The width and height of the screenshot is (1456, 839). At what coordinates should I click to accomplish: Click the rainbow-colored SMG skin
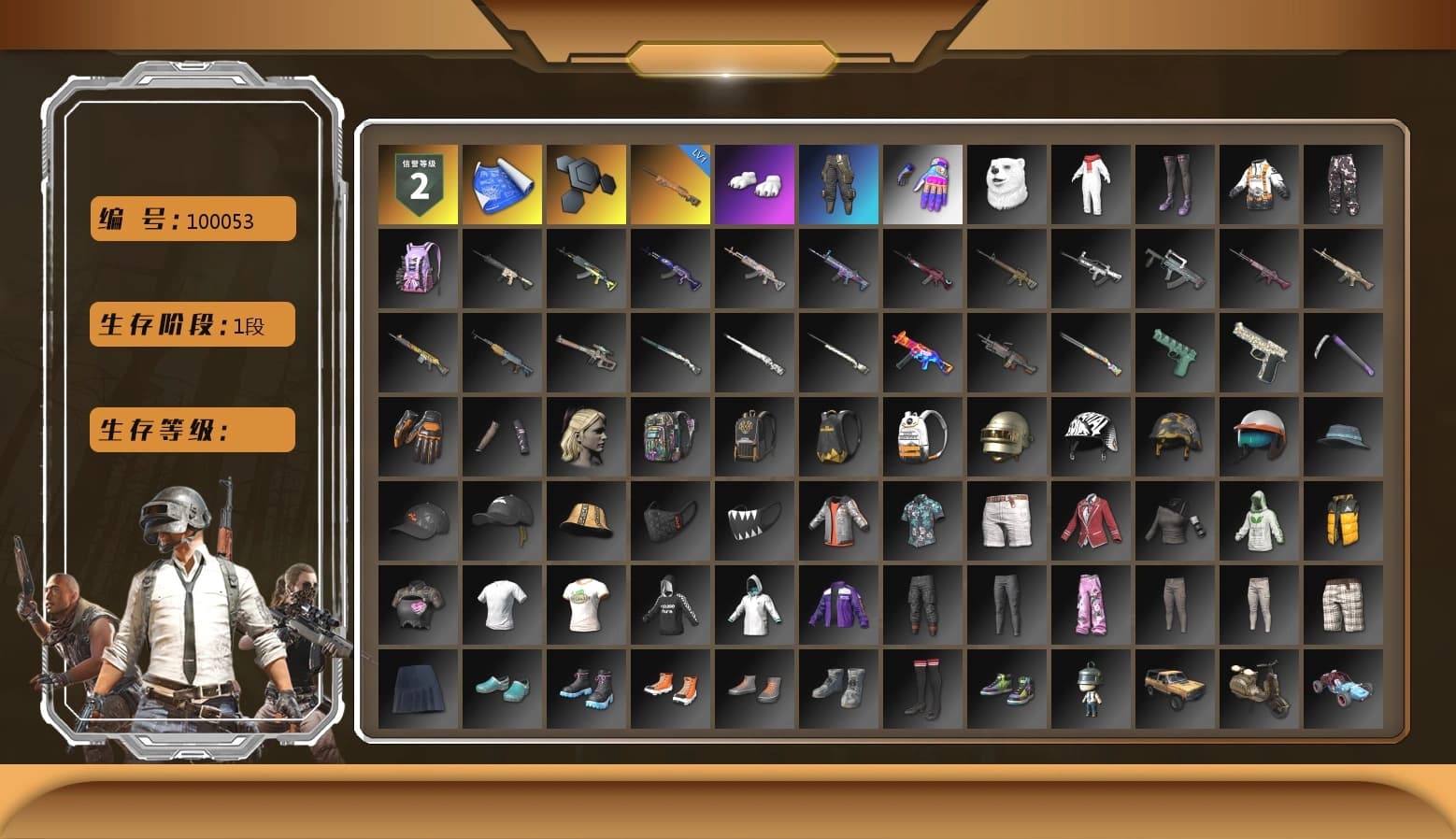tap(922, 353)
